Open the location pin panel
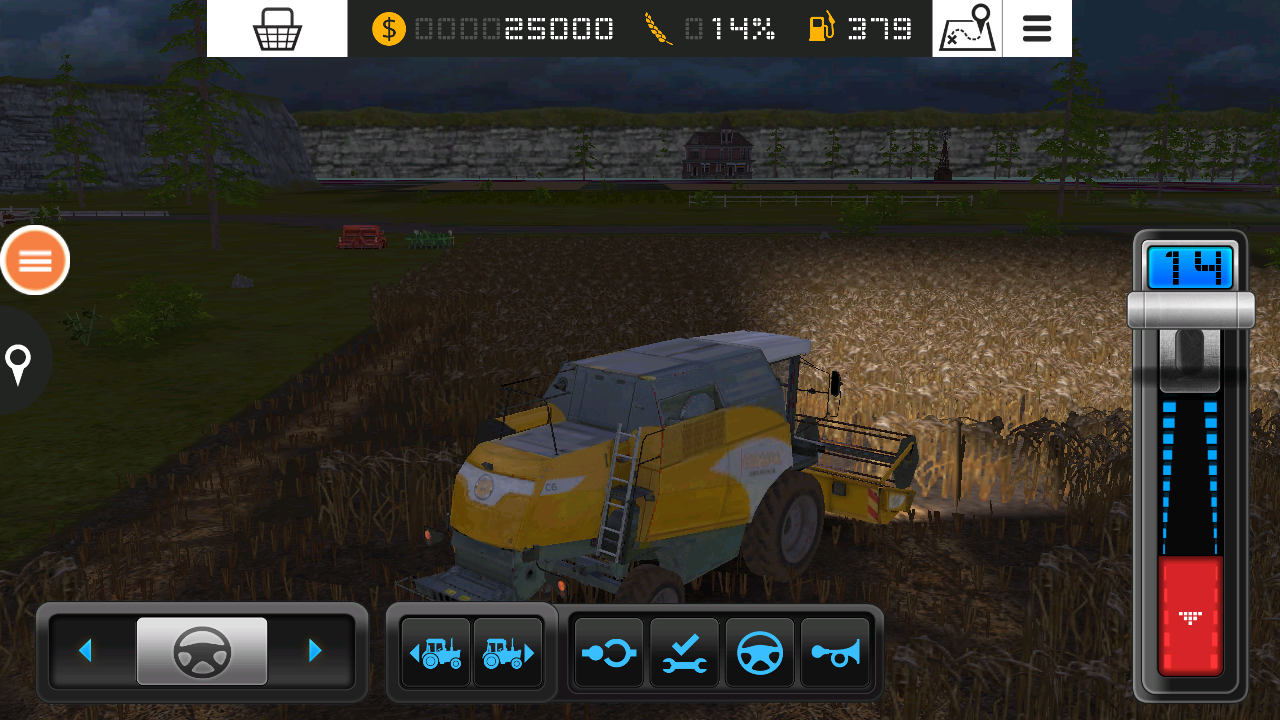Viewport: 1280px width, 720px height. tap(19, 363)
